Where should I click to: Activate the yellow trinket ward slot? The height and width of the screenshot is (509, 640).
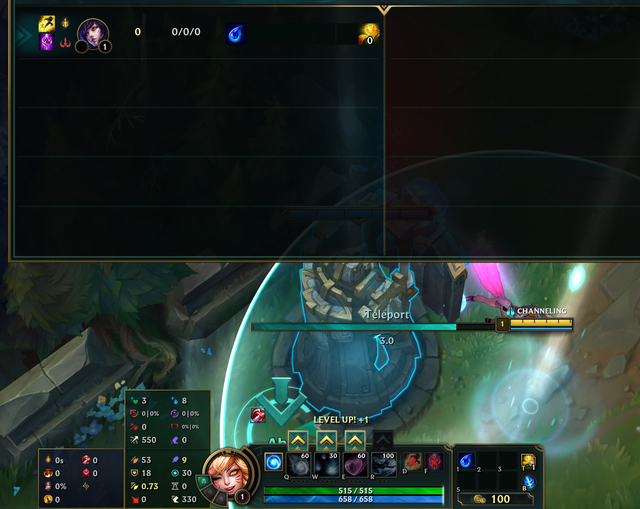tap(528, 460)
